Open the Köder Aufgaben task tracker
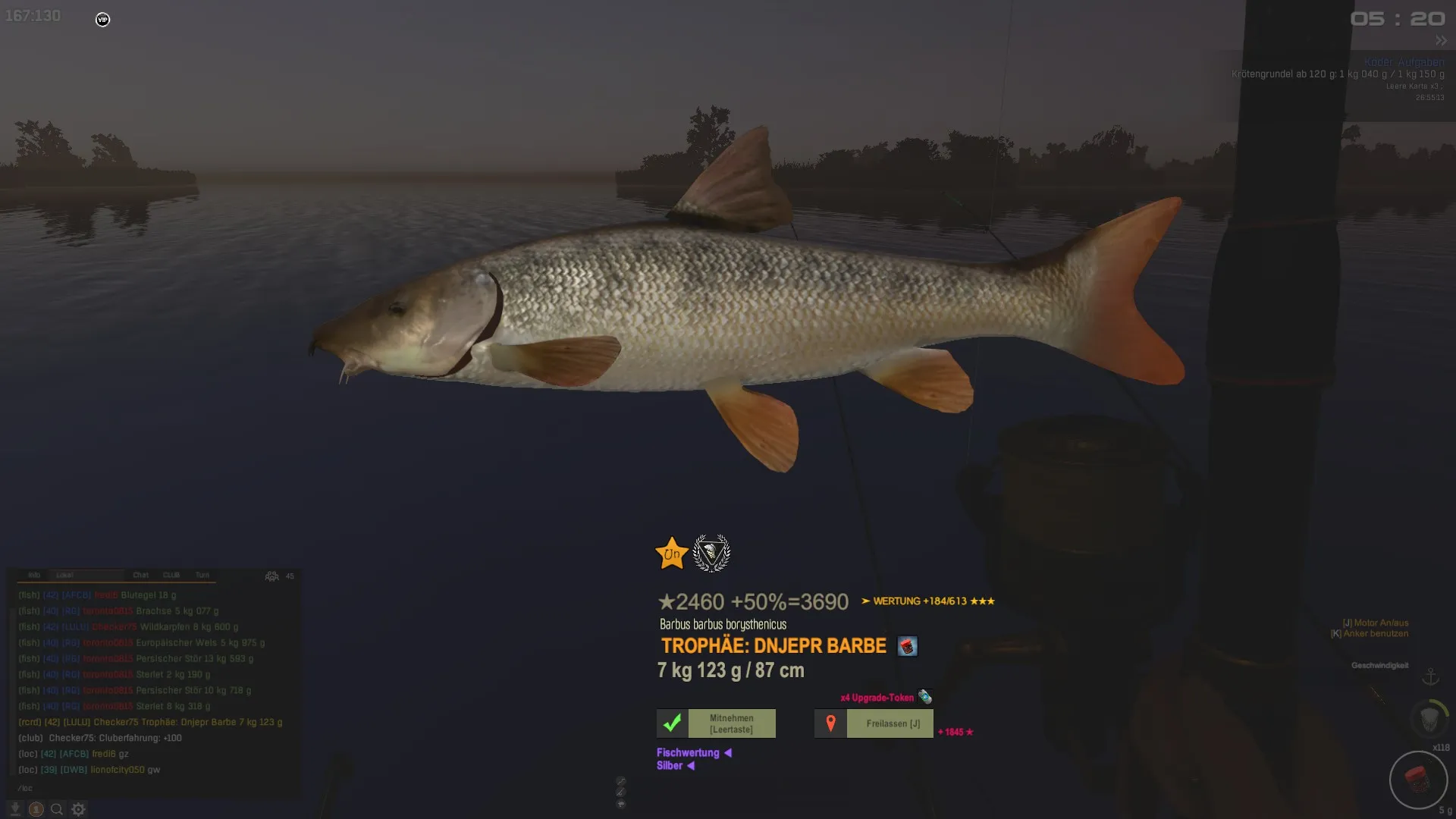This screenshot has height=819, width=1456. (1404, 62)
